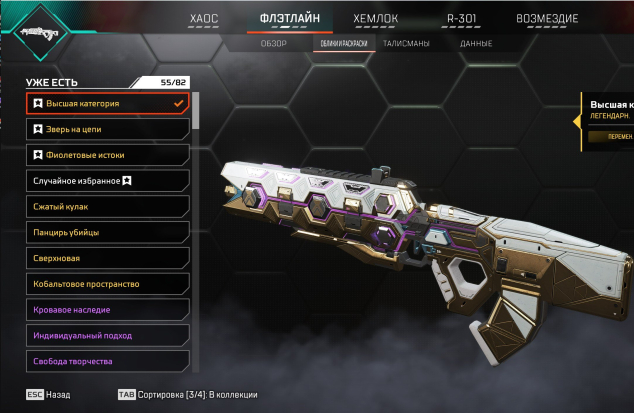
Task: Select the Панцирь убийцы skin
Action: (107, 232)
